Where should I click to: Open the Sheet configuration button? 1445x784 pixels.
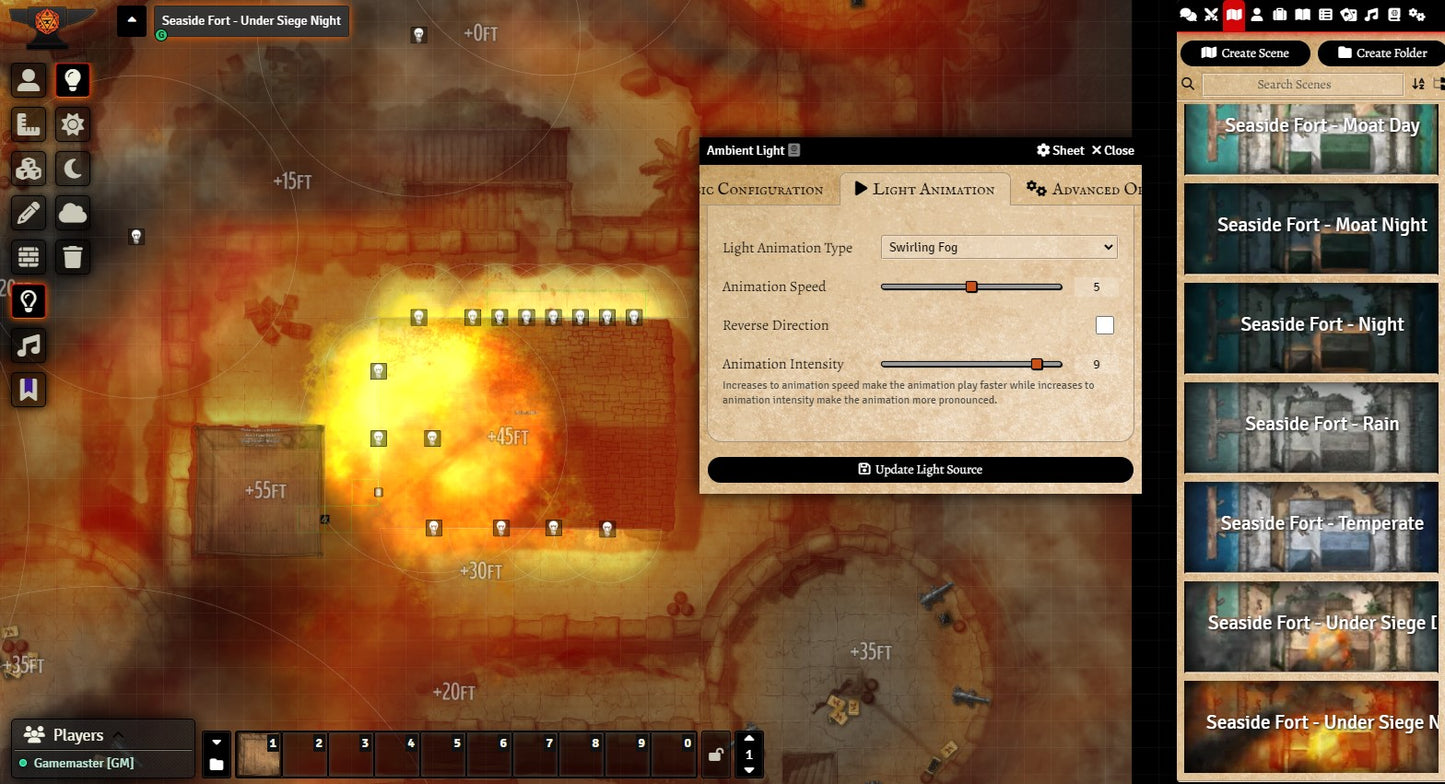(x=1060, y=151)
